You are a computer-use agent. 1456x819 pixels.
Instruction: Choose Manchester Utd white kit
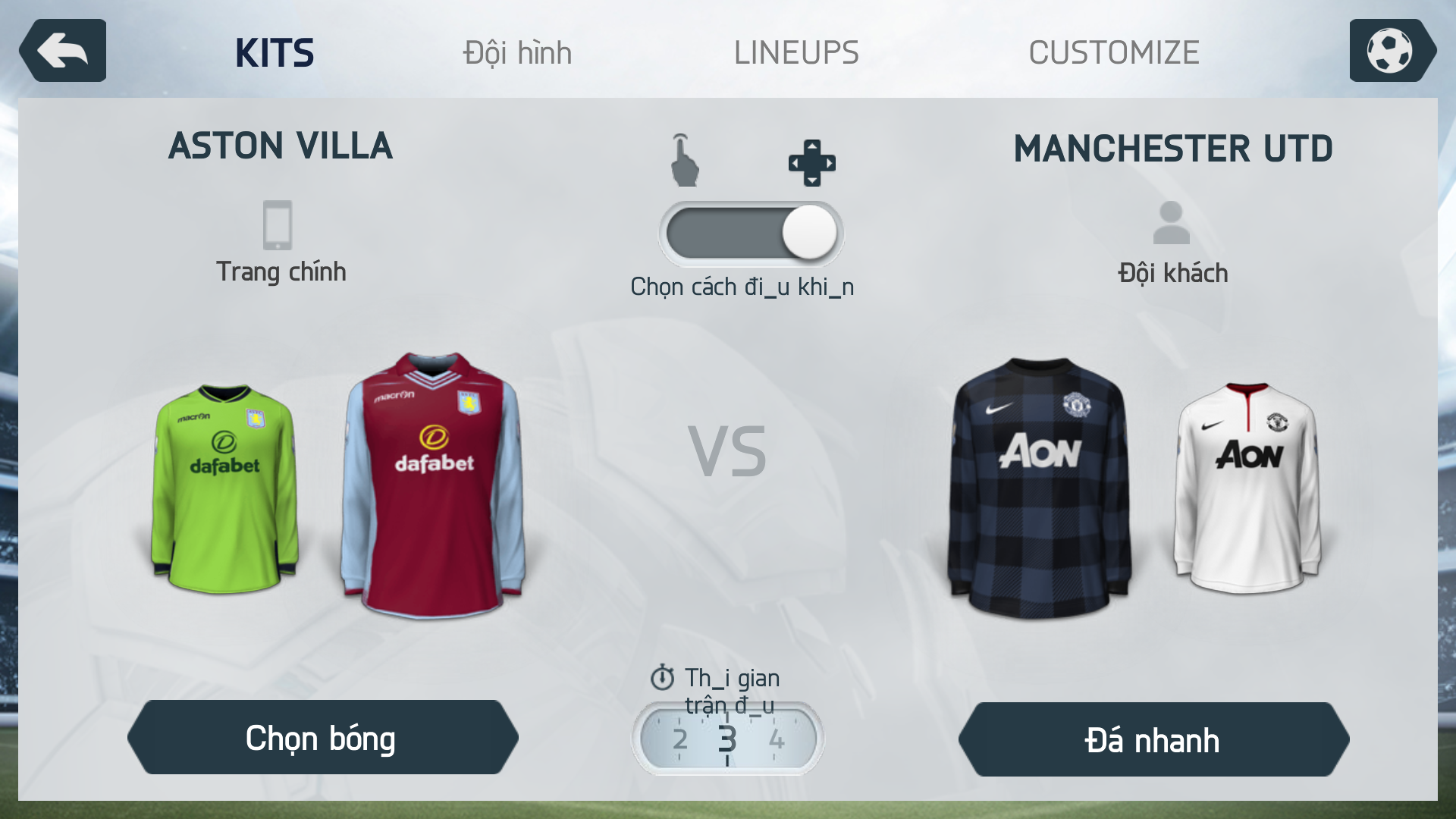pyautogui.click(x=1247, y=489)
